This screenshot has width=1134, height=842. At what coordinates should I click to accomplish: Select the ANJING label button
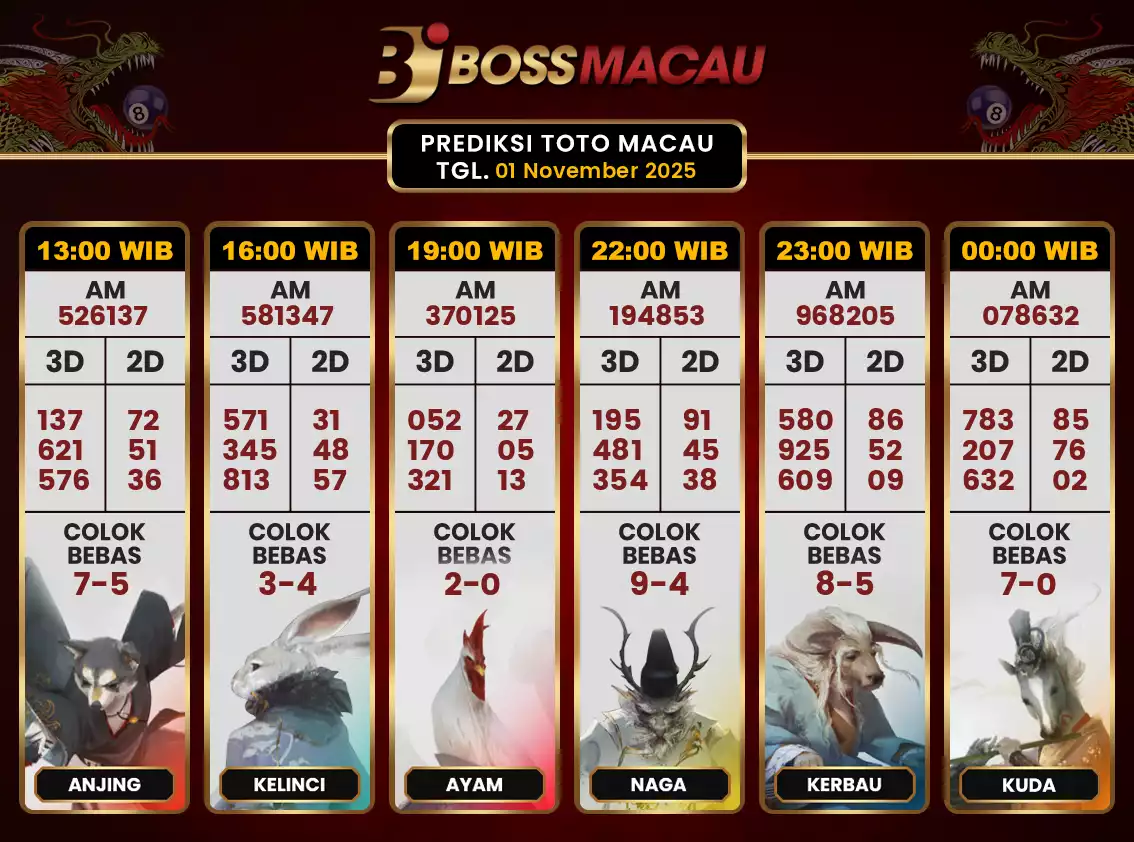105,785
